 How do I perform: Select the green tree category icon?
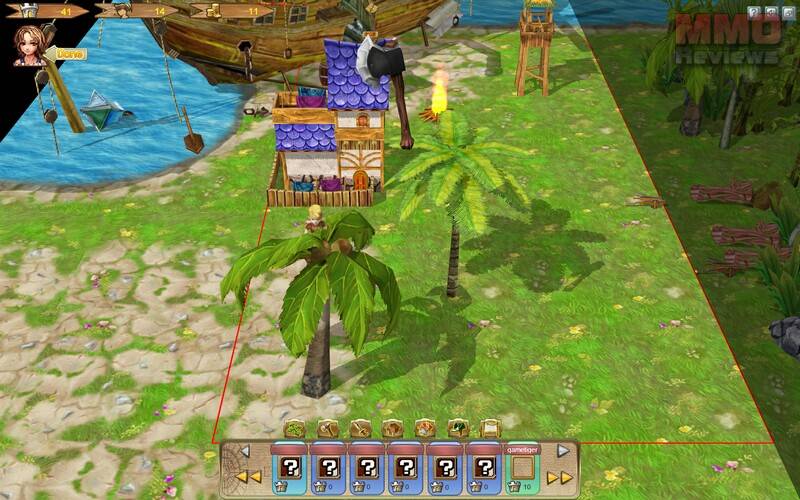pos(458,428)
